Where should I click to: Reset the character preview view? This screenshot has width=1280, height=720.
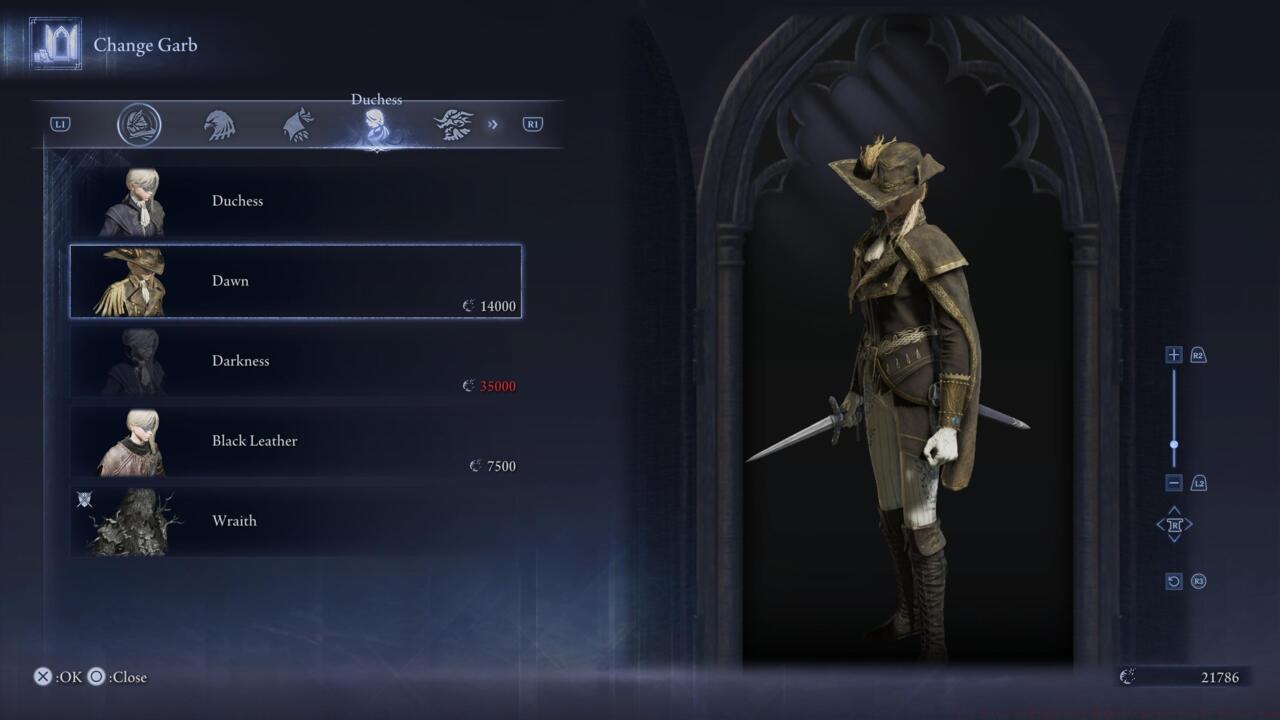coord(1174,581)
